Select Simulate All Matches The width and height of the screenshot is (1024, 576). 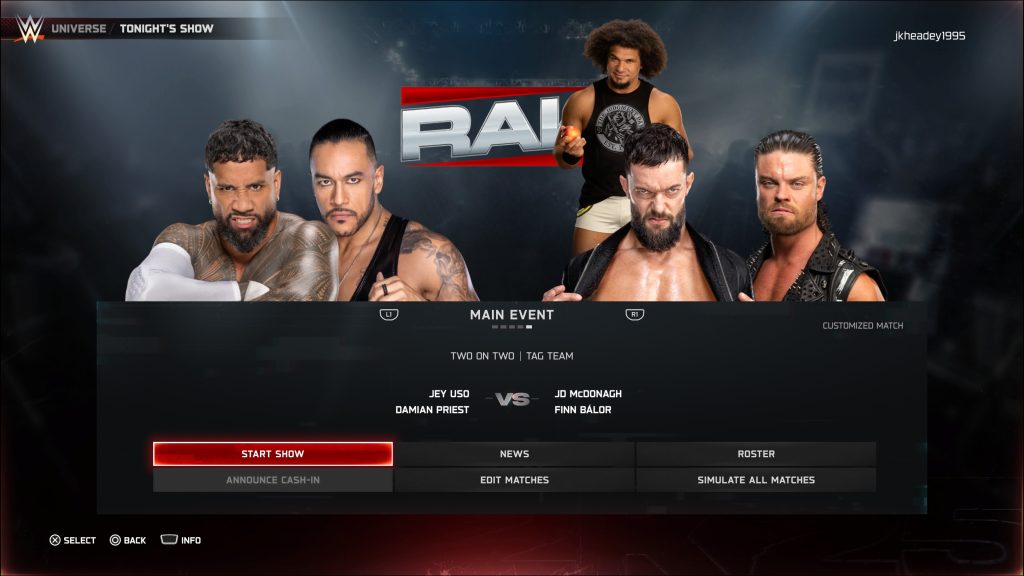(x=756, y=480)
